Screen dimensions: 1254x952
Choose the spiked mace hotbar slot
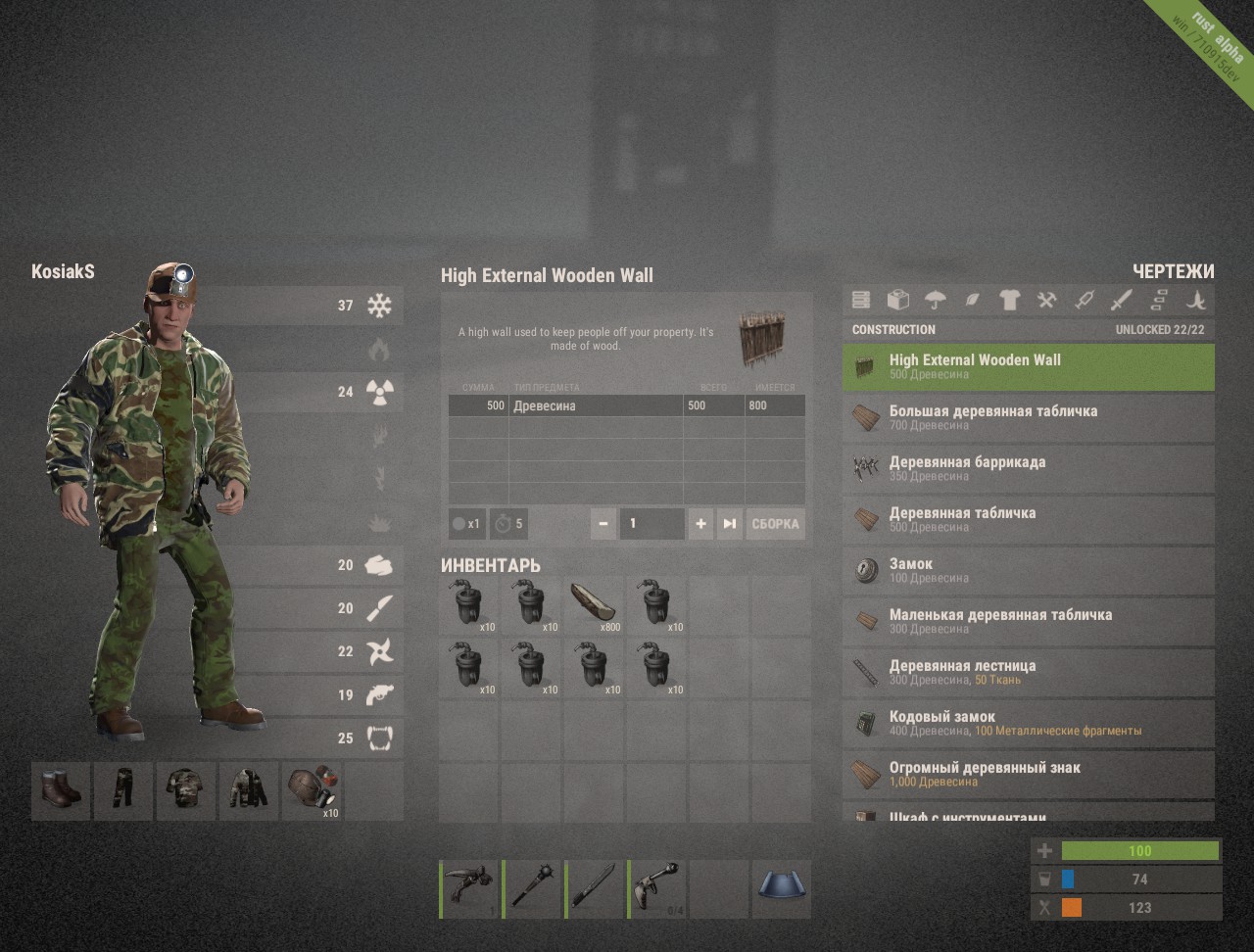click(x=532, y=889)
